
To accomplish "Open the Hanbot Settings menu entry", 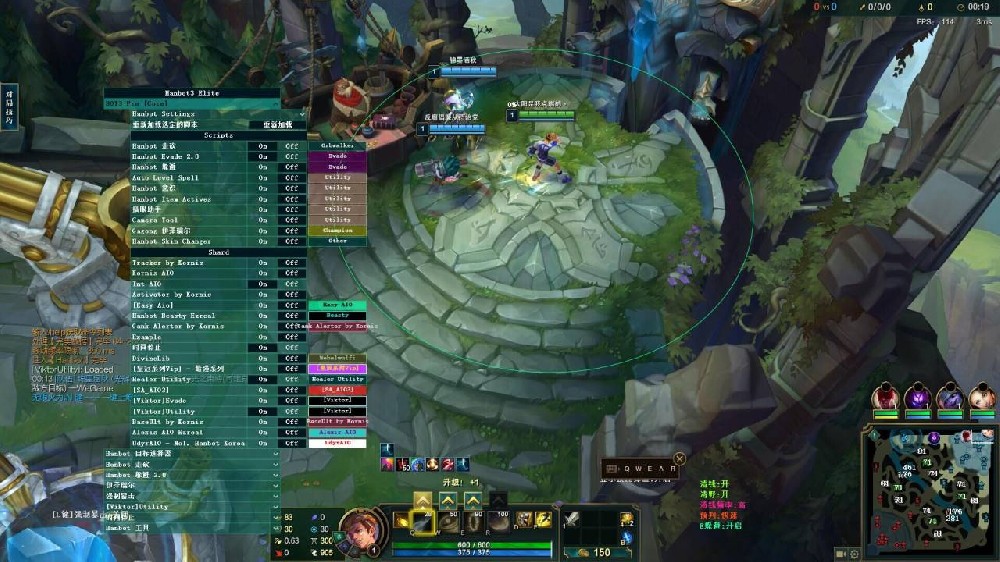I will pos(192,114).
